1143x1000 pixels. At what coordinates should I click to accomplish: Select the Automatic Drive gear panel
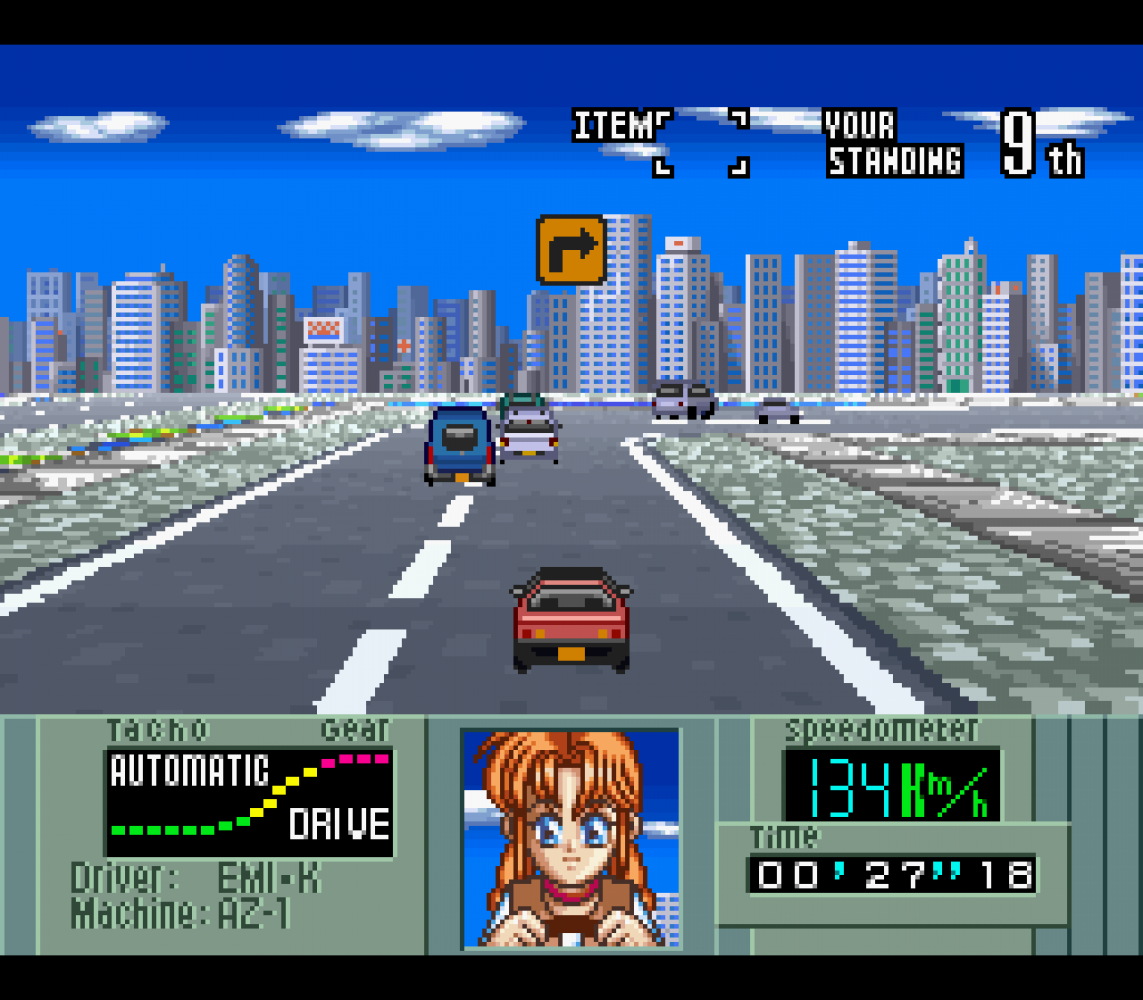point(249,802)
